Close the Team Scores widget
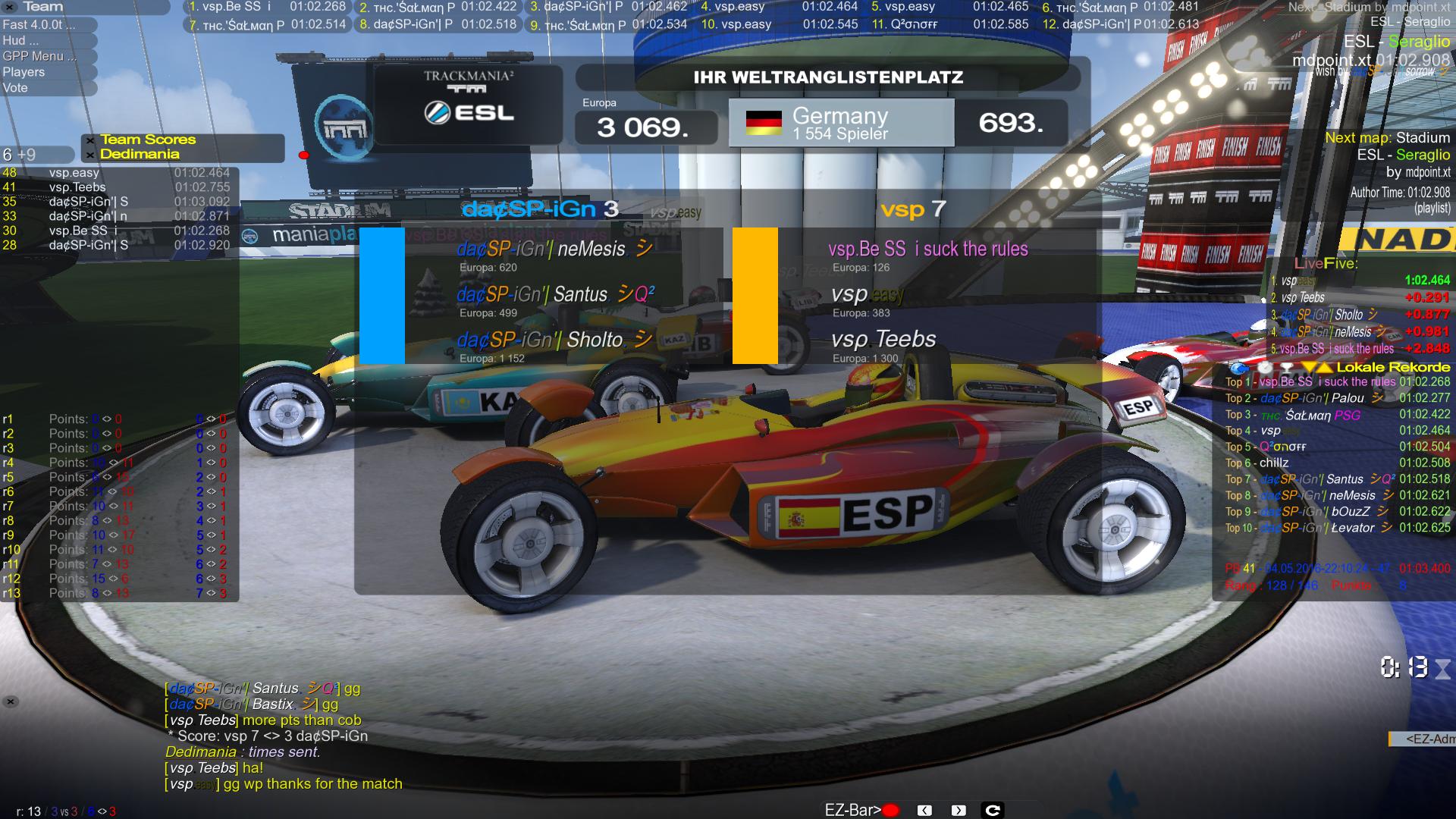This screenshot has height=819, width=1456. click(x=90, y=140)
